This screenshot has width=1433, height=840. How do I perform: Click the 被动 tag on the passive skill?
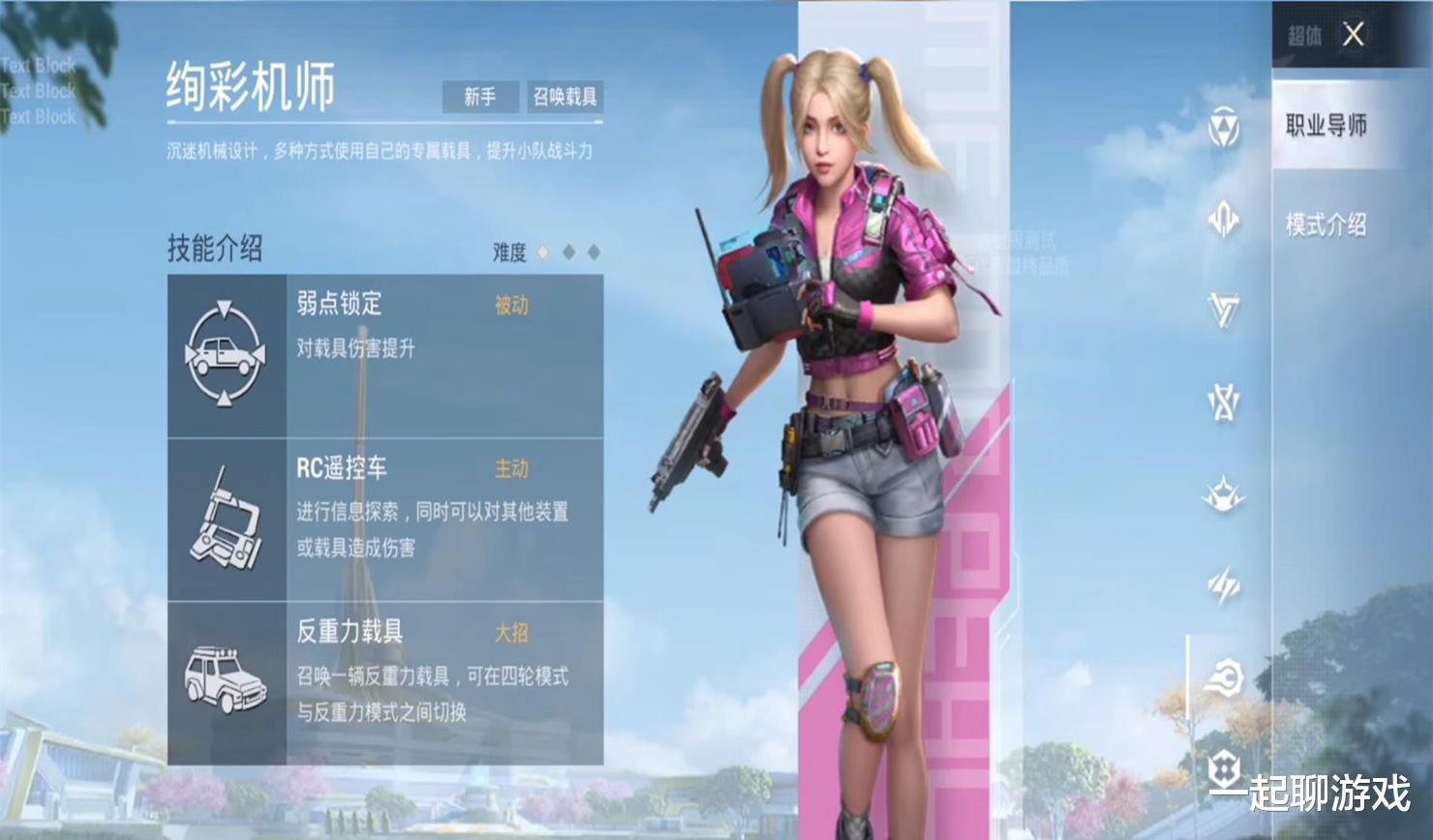coord(510,306)
